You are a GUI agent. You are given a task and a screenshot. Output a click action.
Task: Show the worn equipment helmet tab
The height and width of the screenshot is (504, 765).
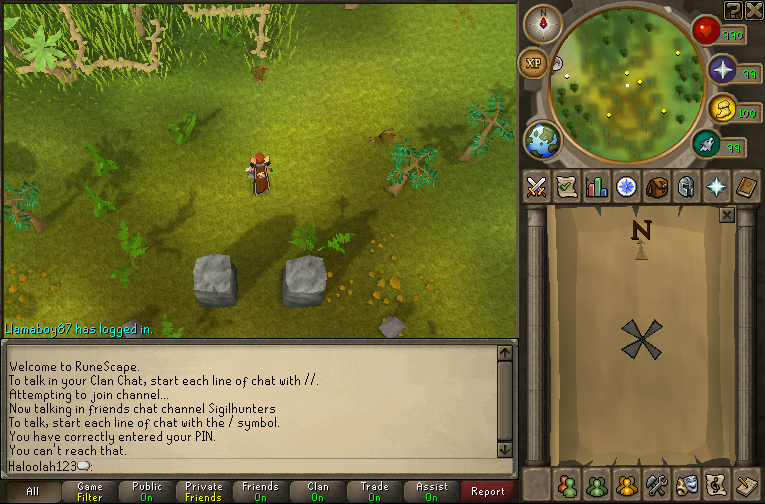tap(687, 187)
